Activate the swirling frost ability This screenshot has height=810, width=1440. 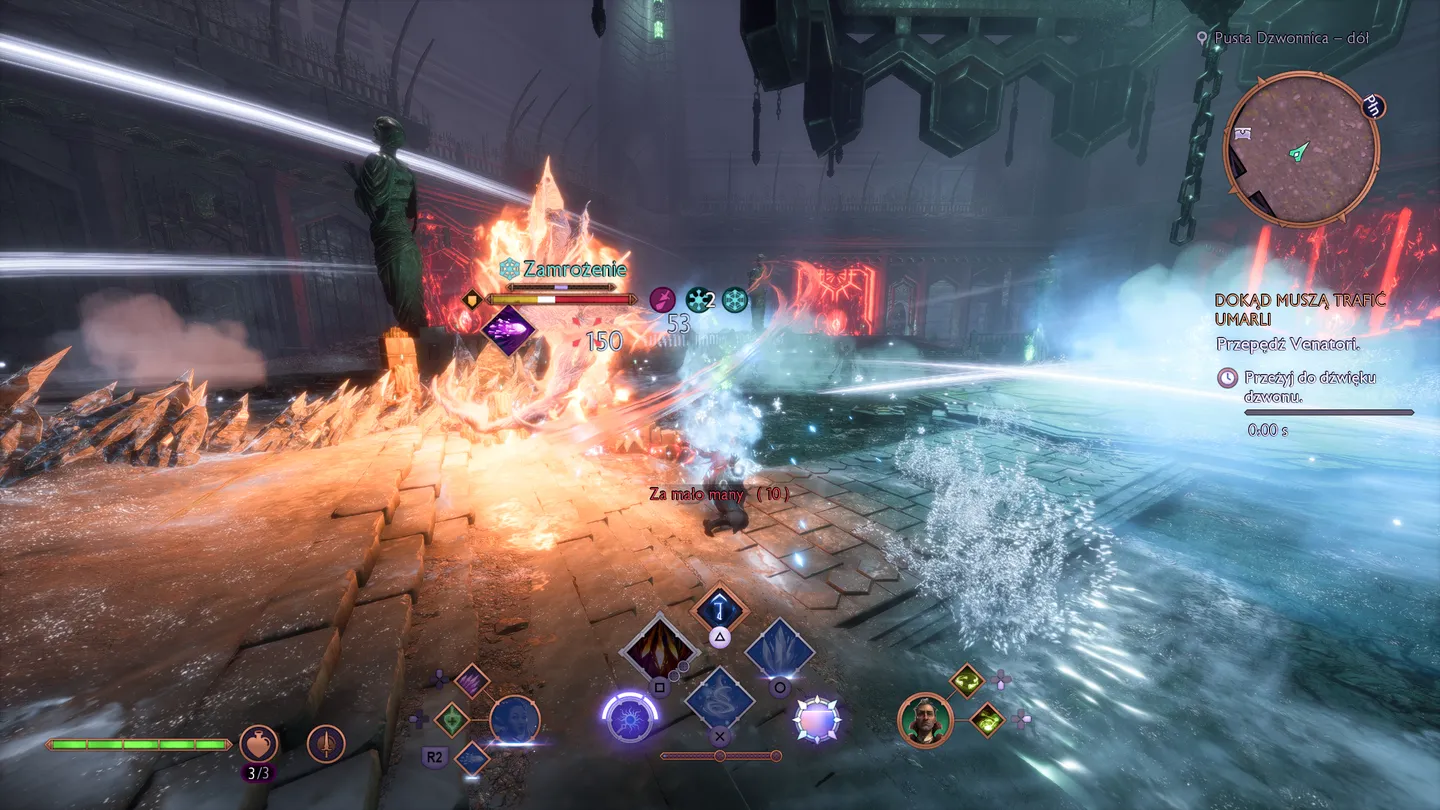719,697
